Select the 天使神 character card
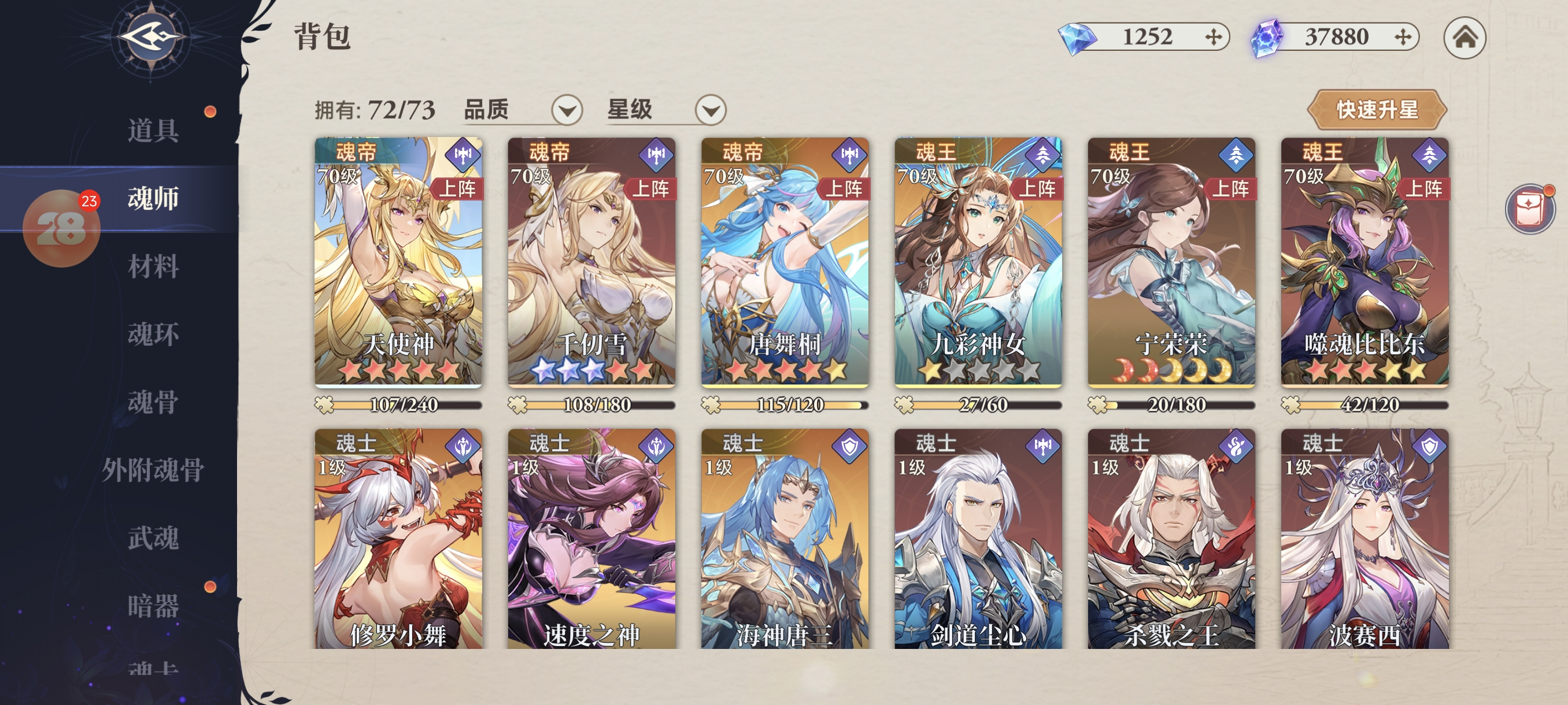This screenshot has height=705, width=1568. click(x=398, y=262)
